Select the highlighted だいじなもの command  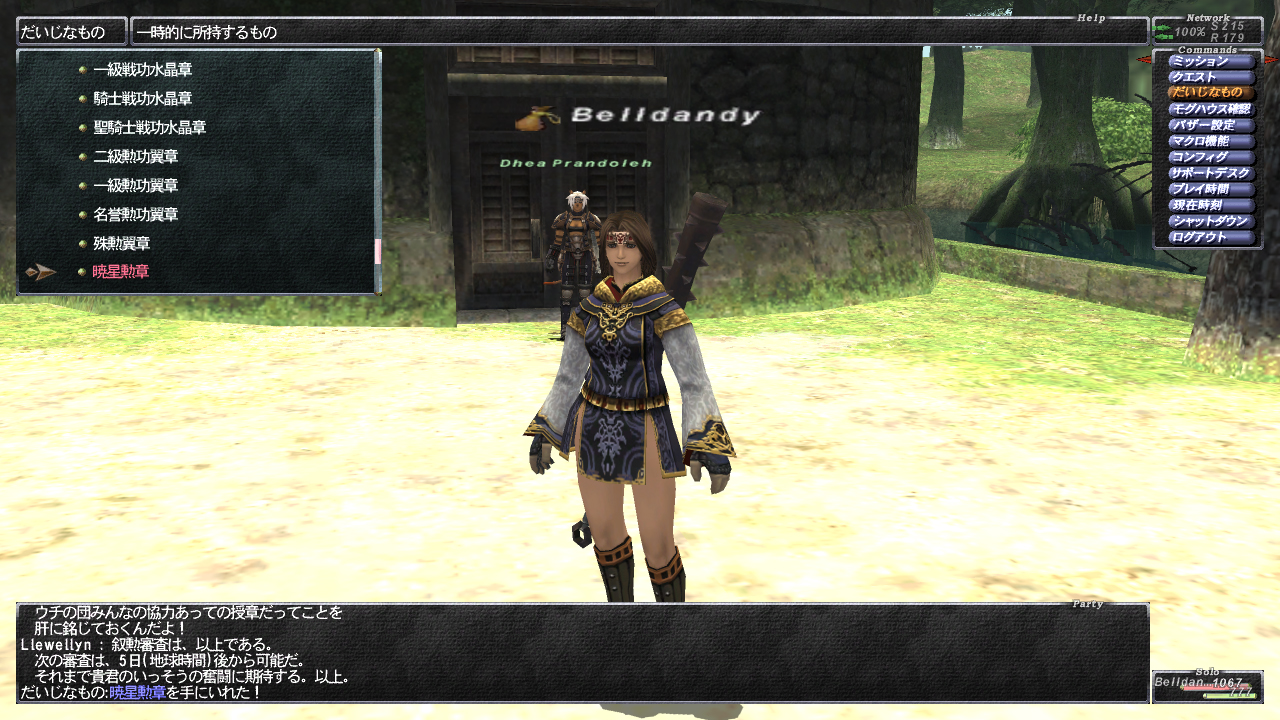click(x=1211, y=93)
